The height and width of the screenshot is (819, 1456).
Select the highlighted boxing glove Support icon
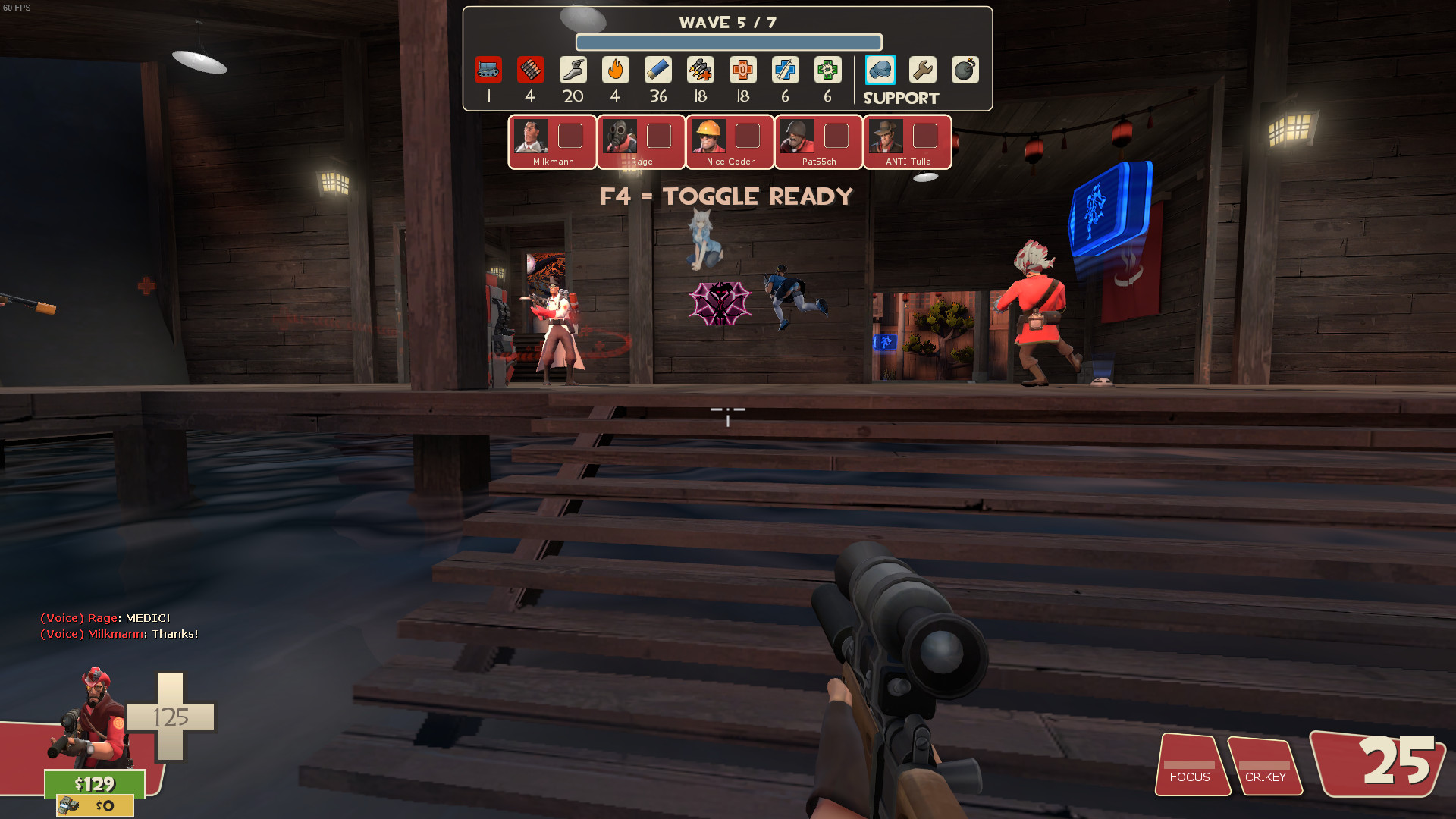880,71
